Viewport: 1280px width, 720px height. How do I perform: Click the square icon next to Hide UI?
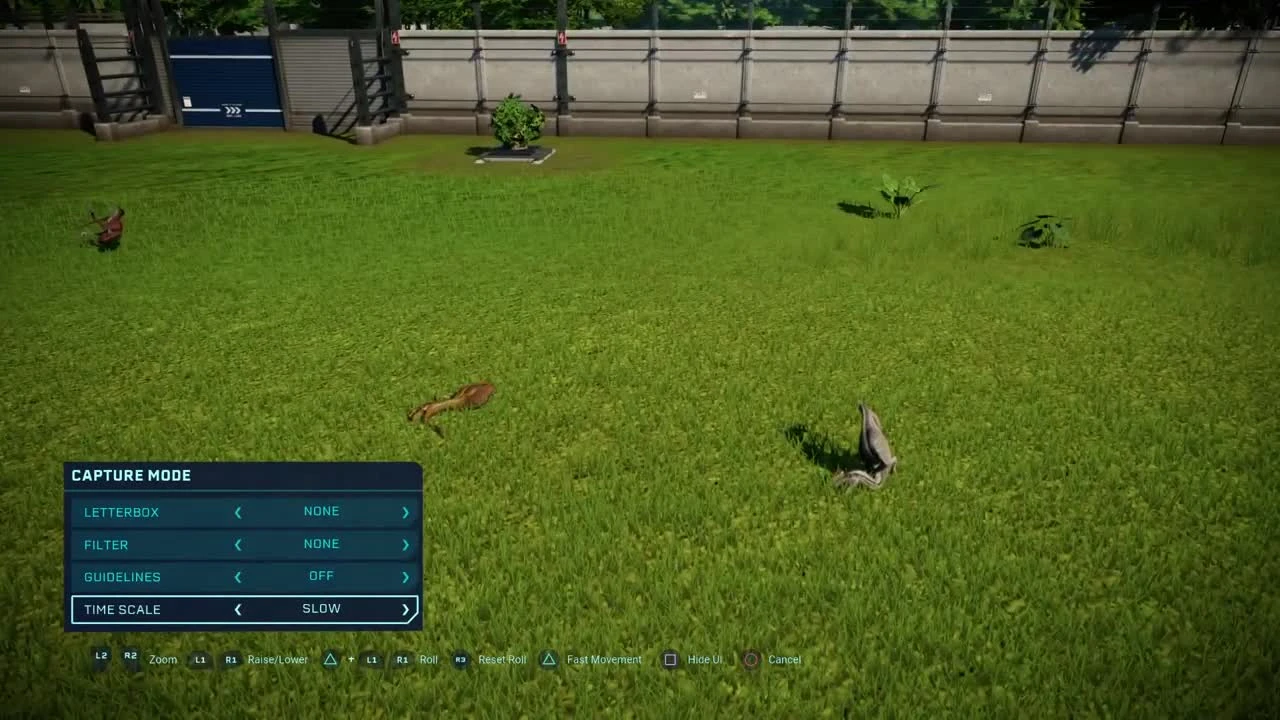coord(668,659)
